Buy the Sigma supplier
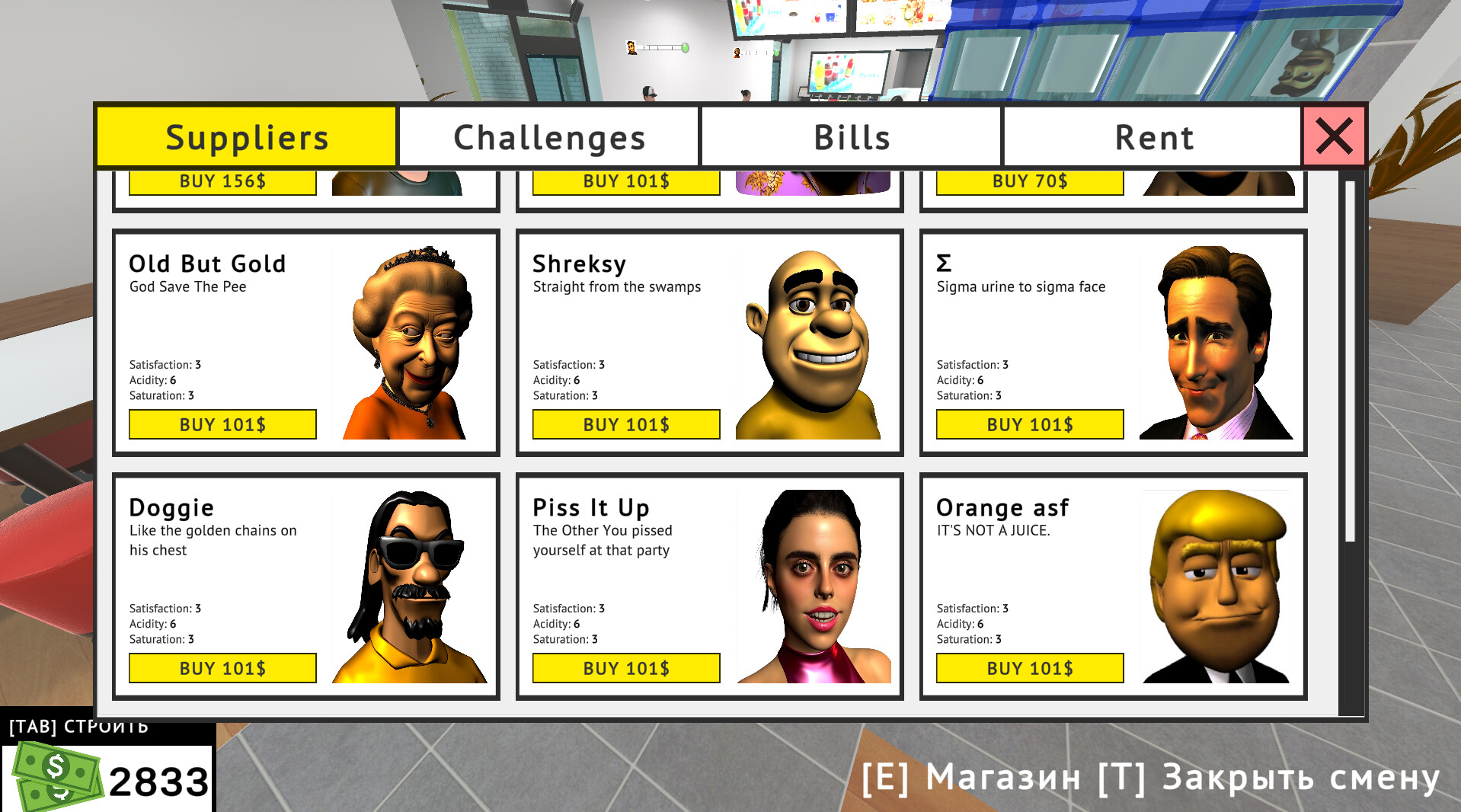1461x812 pixels. point(1029,424)
